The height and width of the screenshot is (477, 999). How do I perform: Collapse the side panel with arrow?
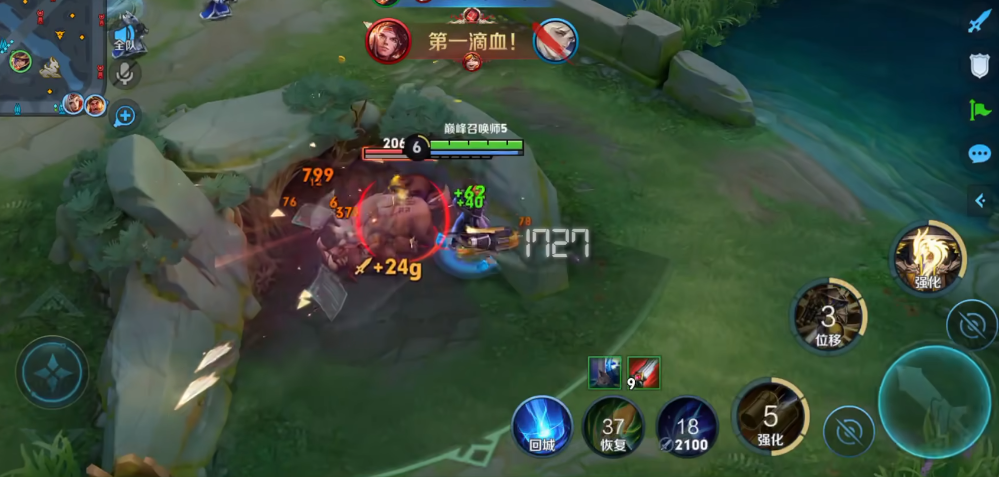[x=980, y=200]
